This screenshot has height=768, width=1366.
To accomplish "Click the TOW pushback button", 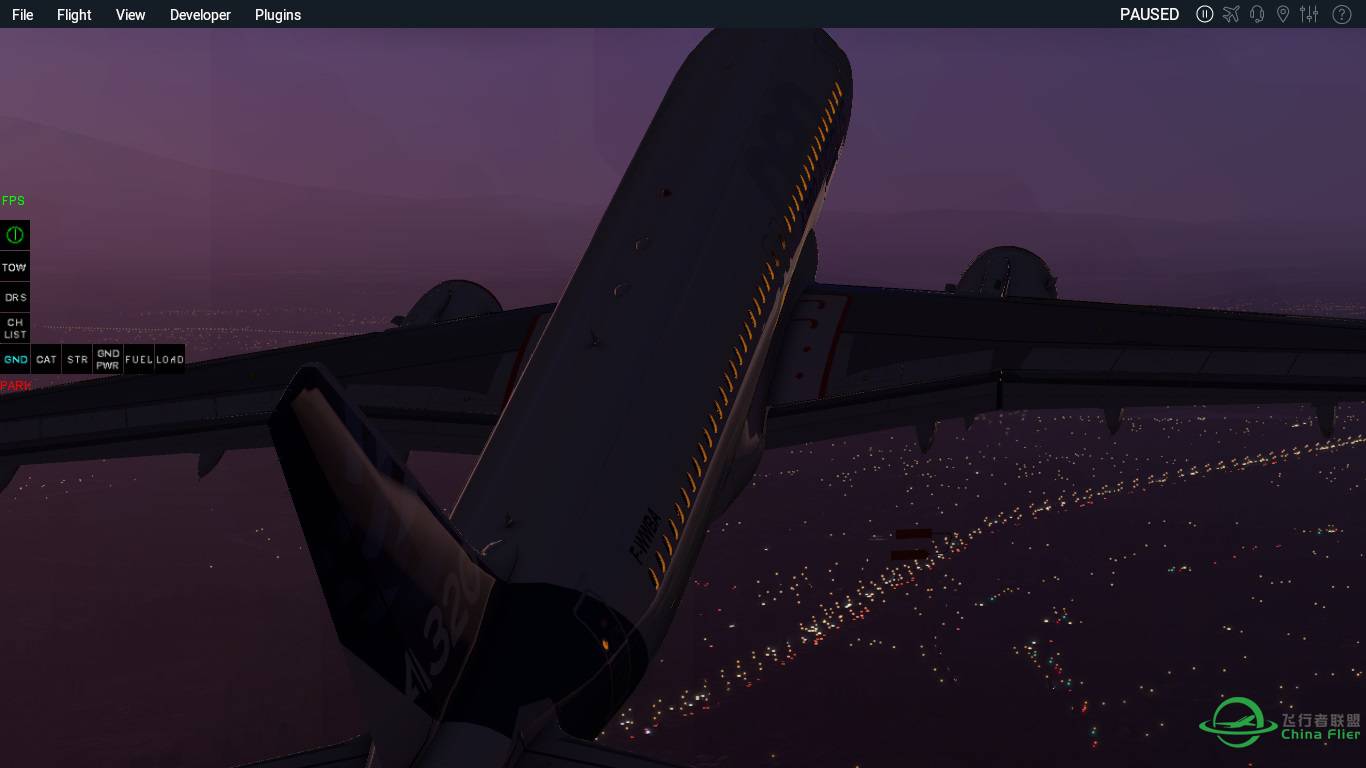I will (x=14, y=266).
